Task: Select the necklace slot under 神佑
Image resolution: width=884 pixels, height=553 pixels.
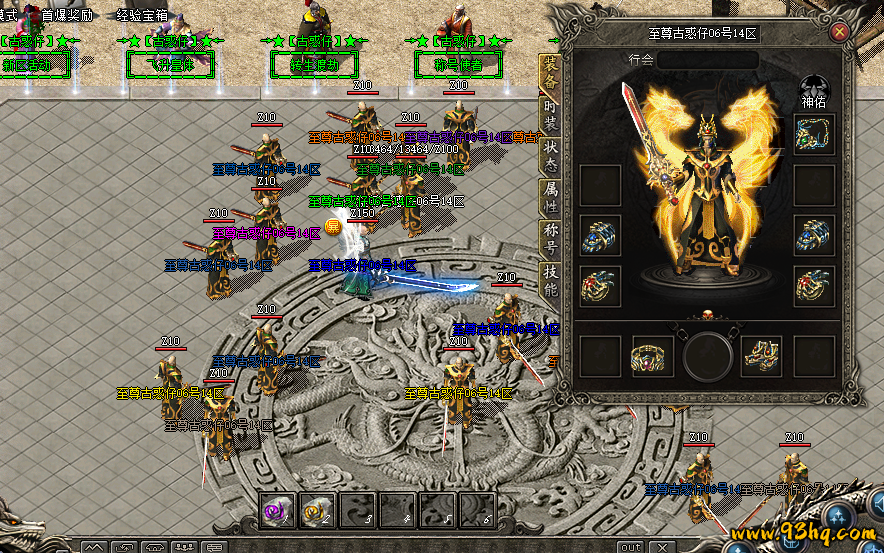Action: pyautogui.click(x=814, y=134)
